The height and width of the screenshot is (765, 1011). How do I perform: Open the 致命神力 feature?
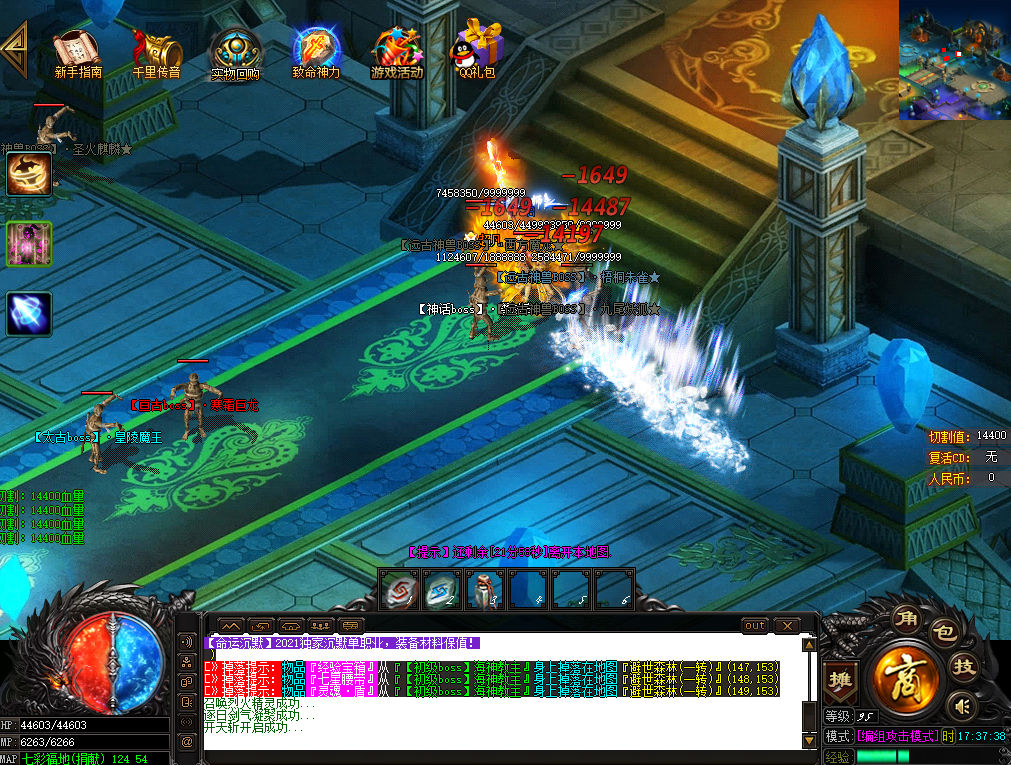(x=316, y=52)
